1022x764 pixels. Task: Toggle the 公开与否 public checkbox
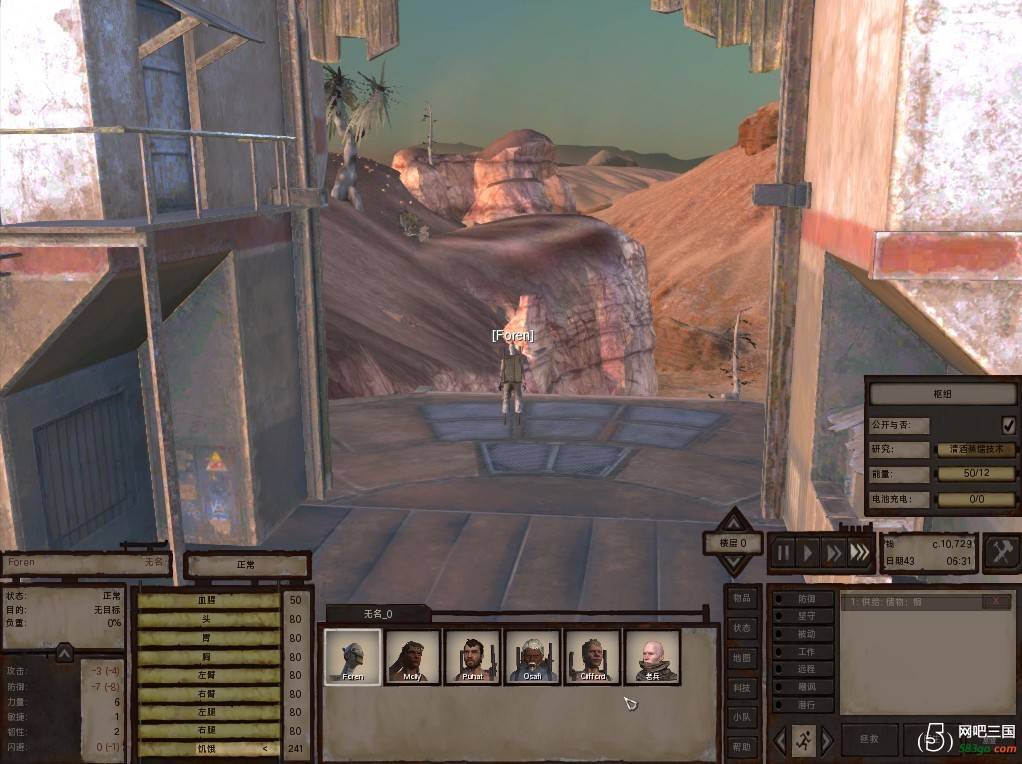(x=1008, y=424)
